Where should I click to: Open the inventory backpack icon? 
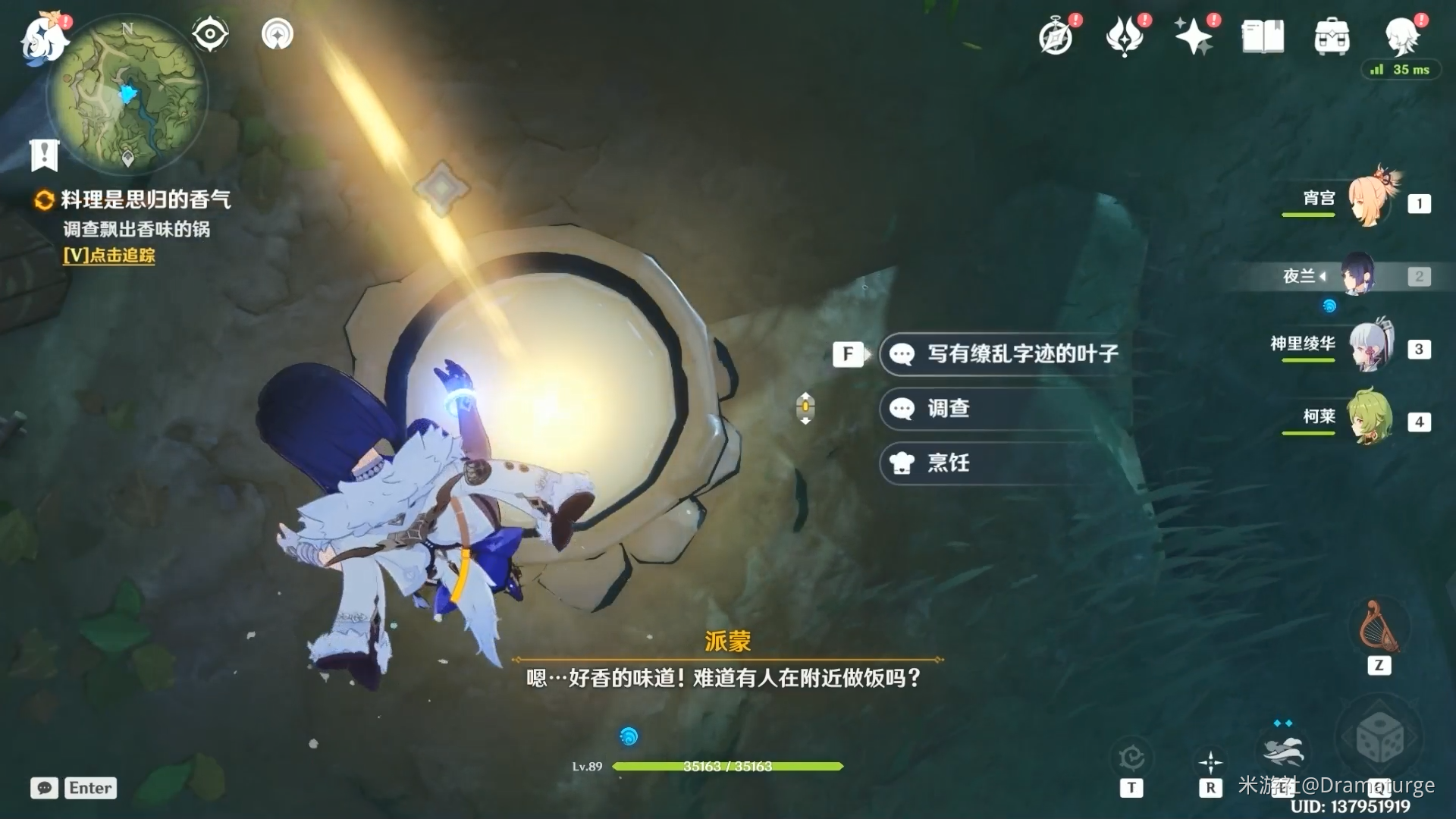coord(1332,36)
